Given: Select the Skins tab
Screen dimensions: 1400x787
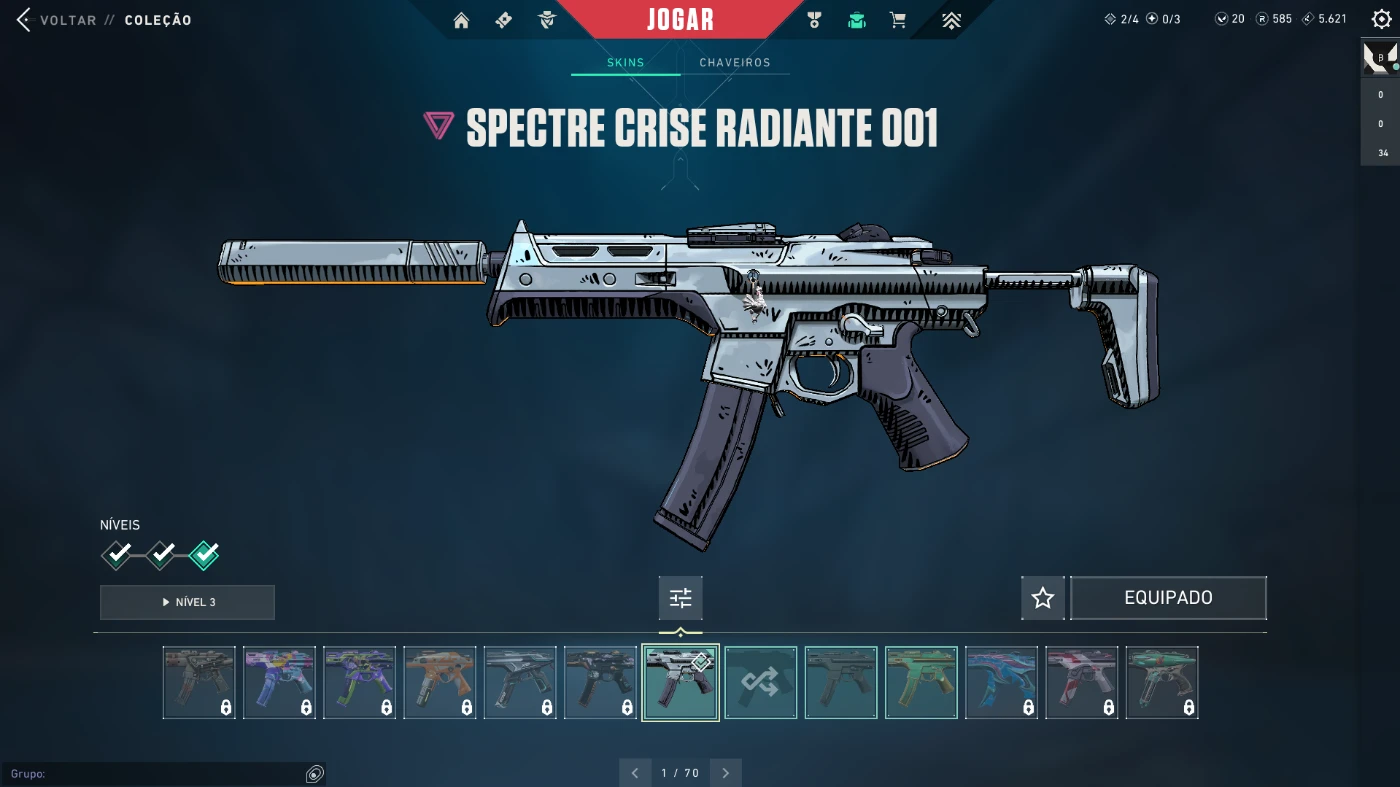Looking at the screenshot, I should (x=626, y=63).
